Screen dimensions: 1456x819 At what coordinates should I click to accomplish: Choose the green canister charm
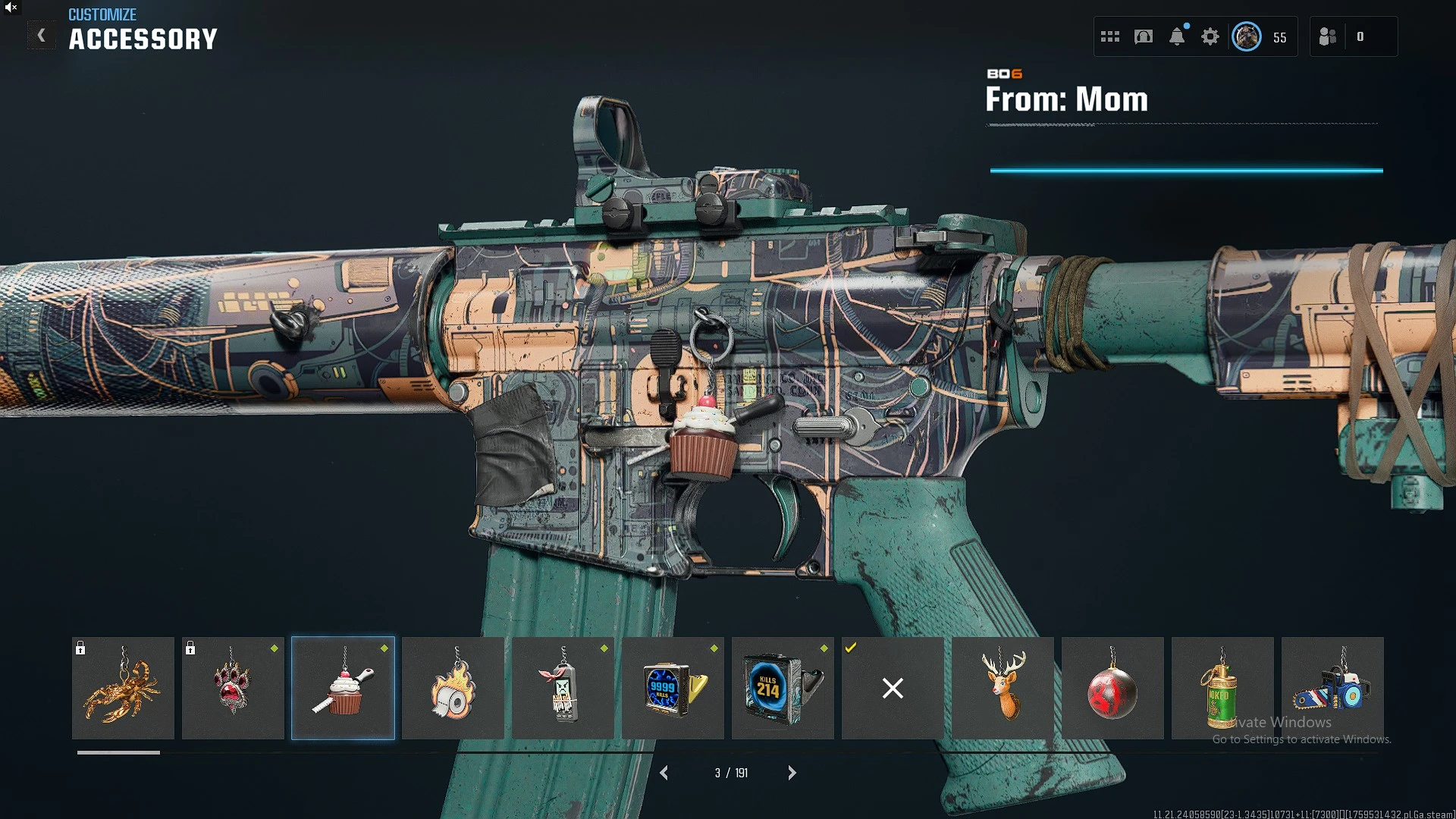1222,688
